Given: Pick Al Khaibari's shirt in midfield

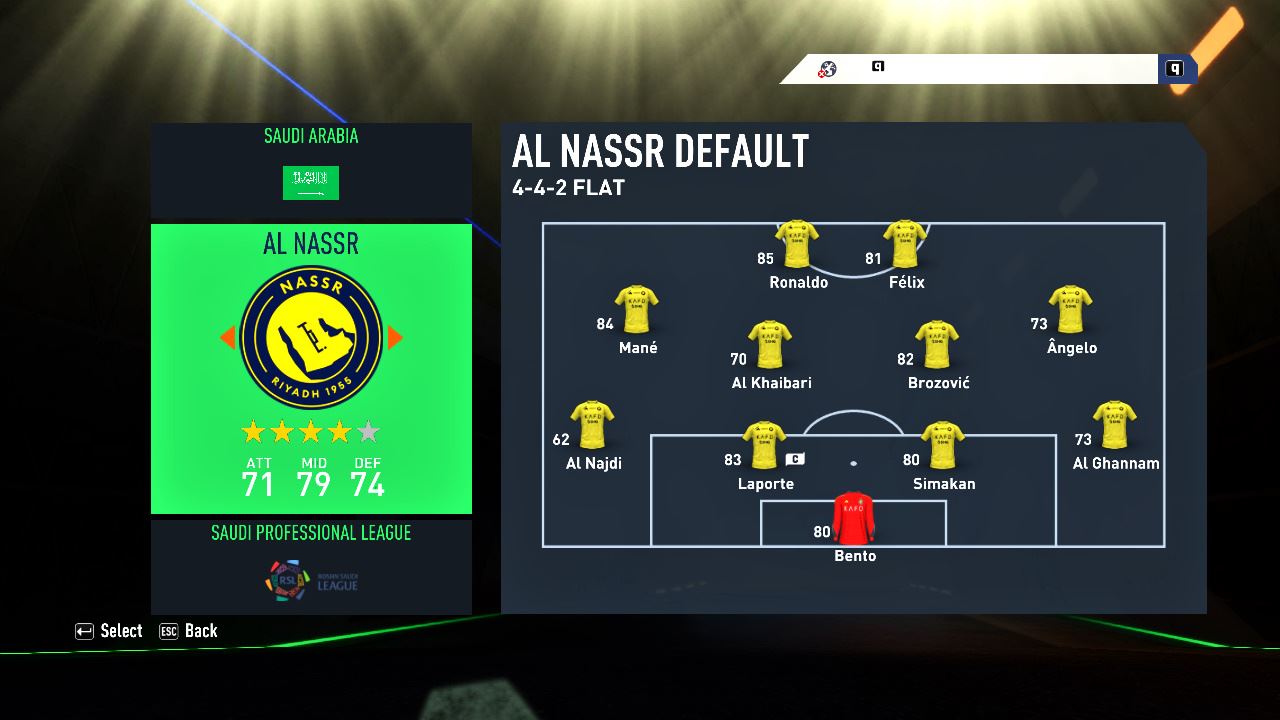Looking at the screenshot, I should (770, 345).
